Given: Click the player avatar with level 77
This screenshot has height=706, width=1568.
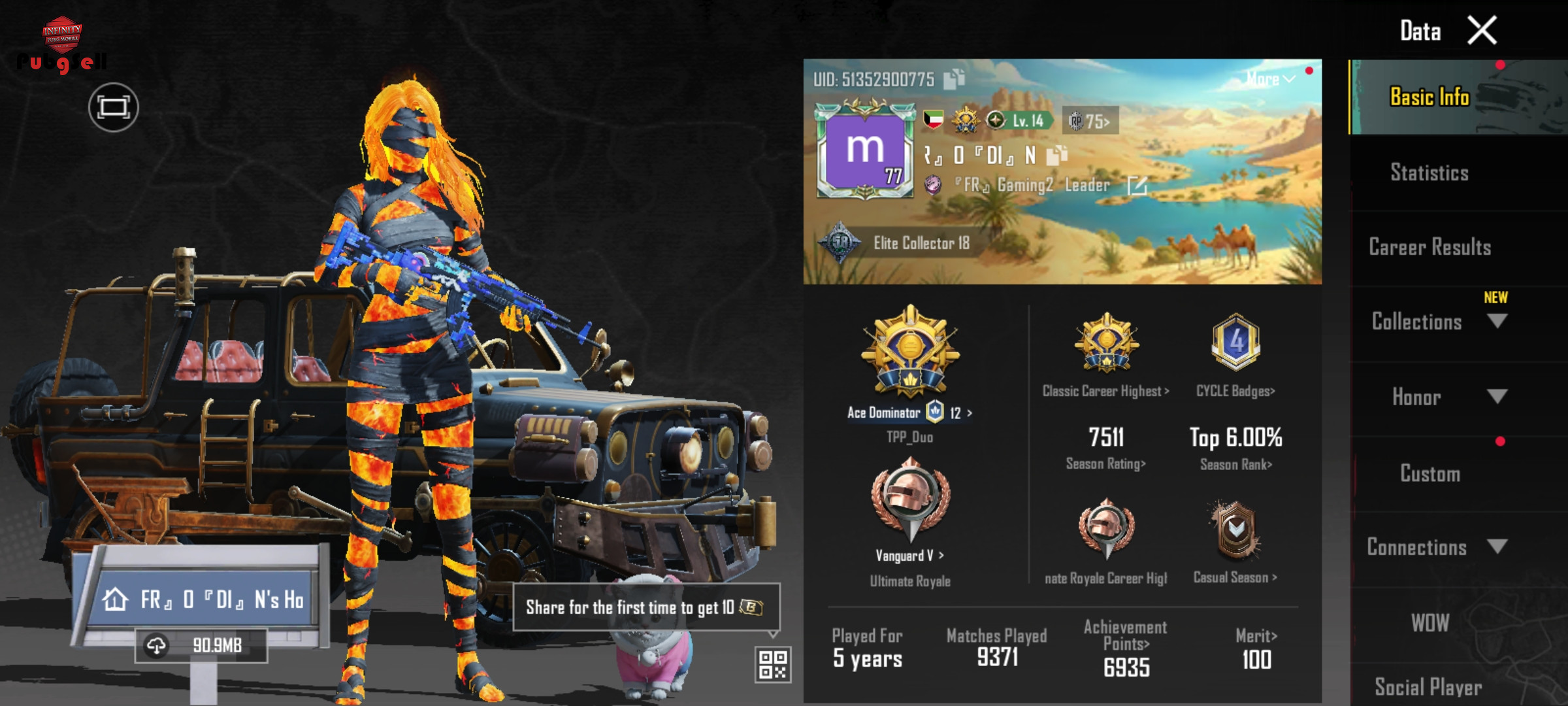Looking at the screenshot, I should tap(865, 152).
